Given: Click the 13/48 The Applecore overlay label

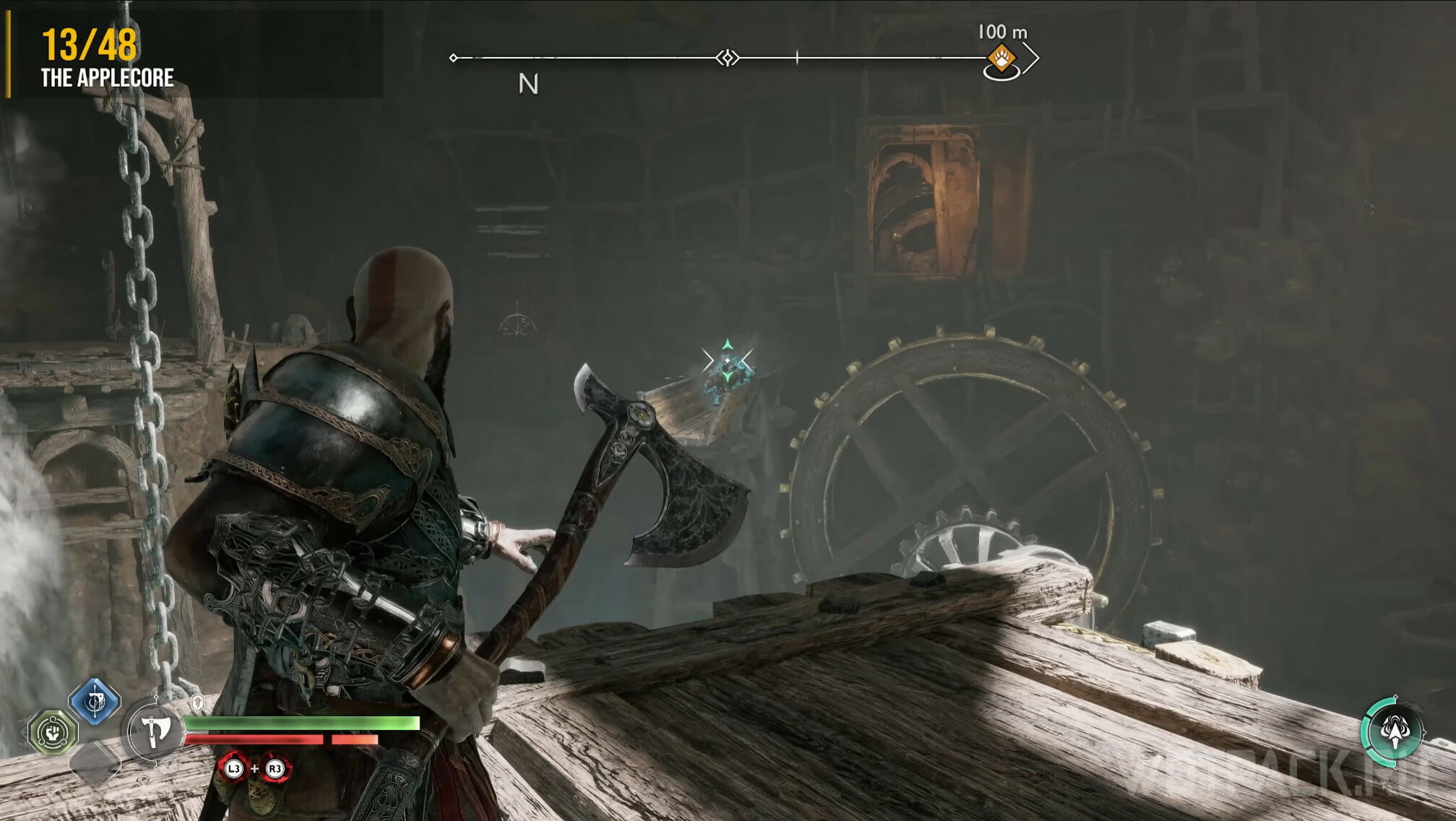Looking at the screenshot, I should point(107,58).
